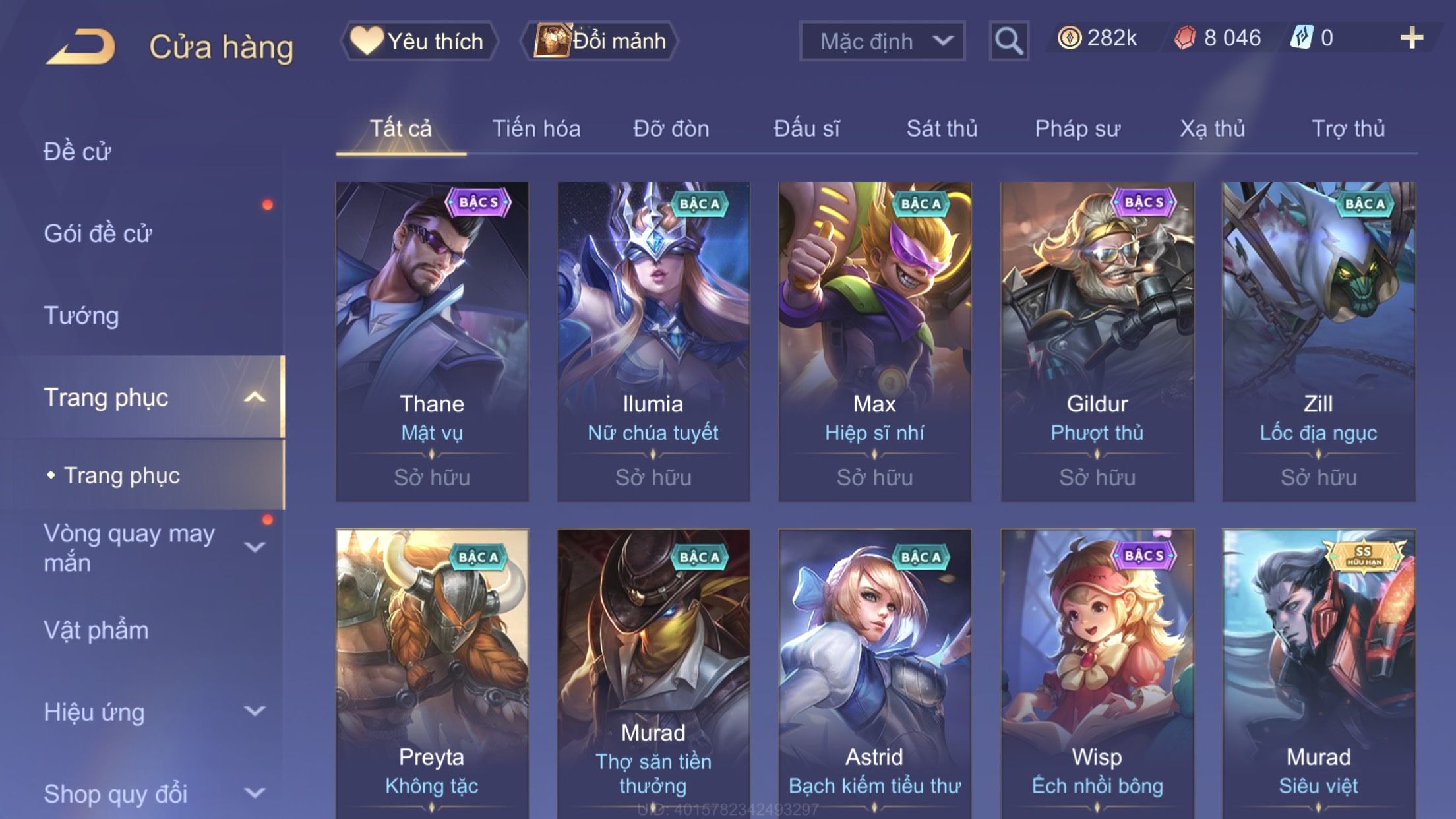Go to the Tướng shop section
The height and width of the screenshot is (819, 1456).
[x=81, y=315]
